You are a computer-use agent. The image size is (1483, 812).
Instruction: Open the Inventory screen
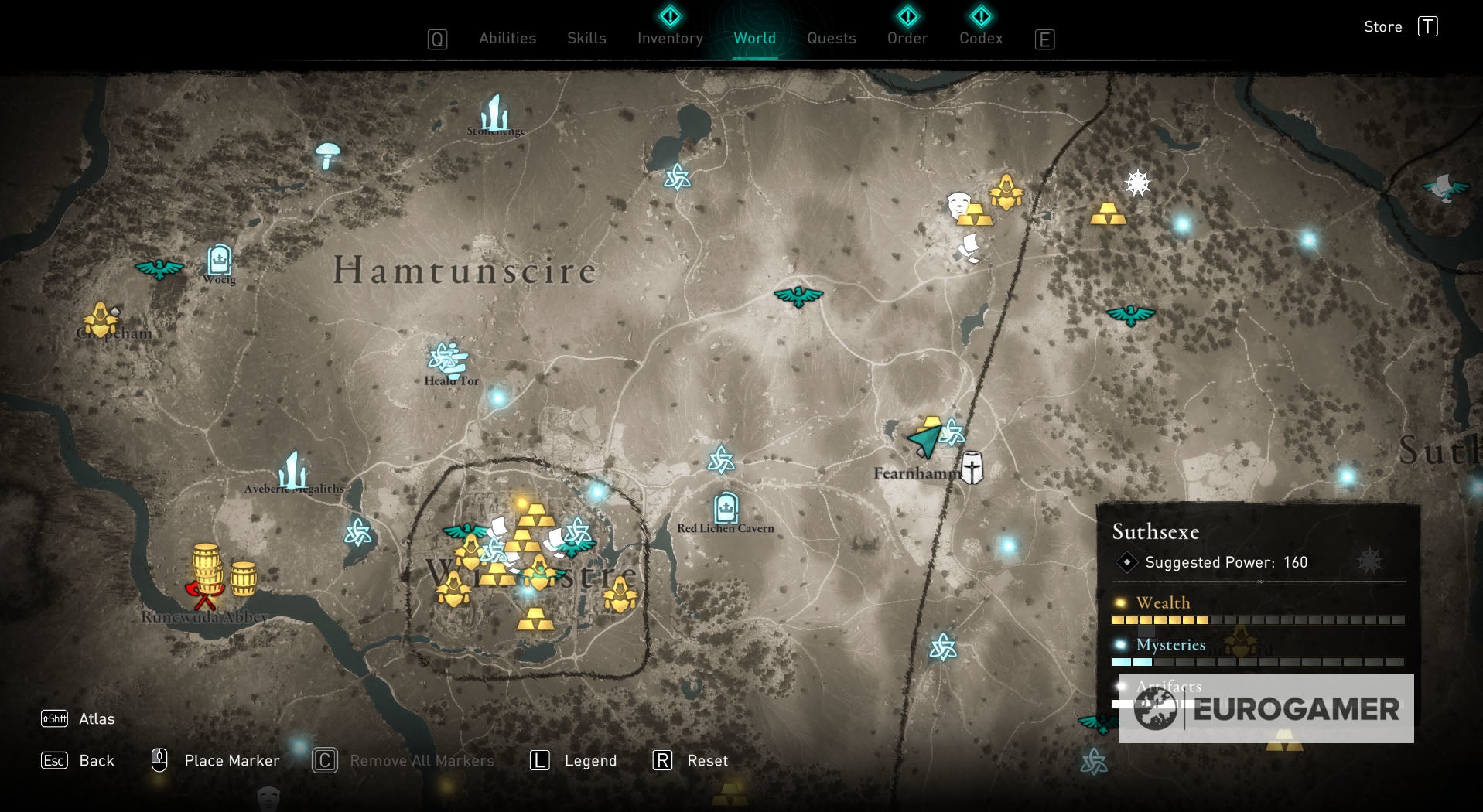(669, 37)
